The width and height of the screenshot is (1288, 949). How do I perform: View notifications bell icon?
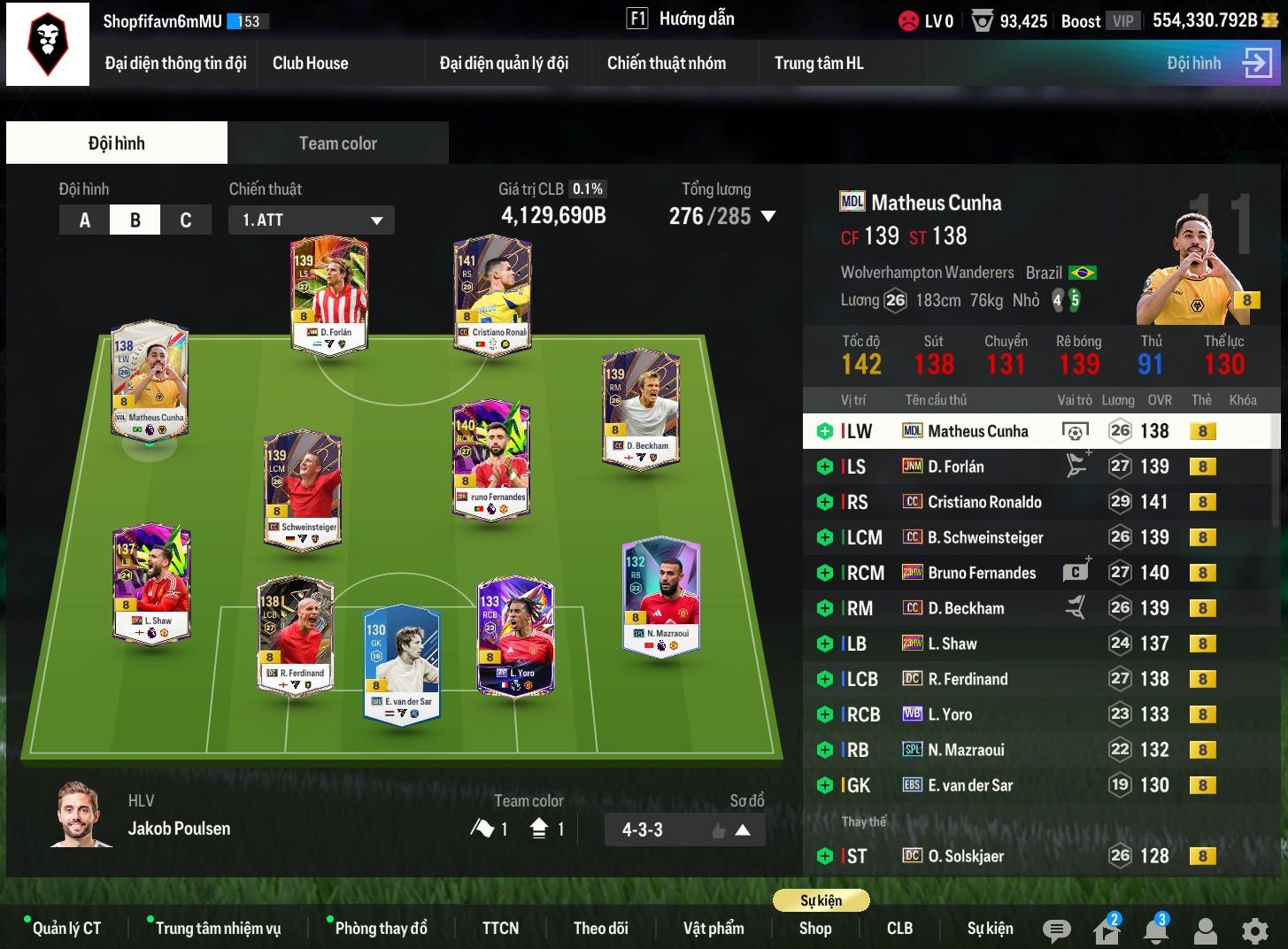tap(1155, 930)
